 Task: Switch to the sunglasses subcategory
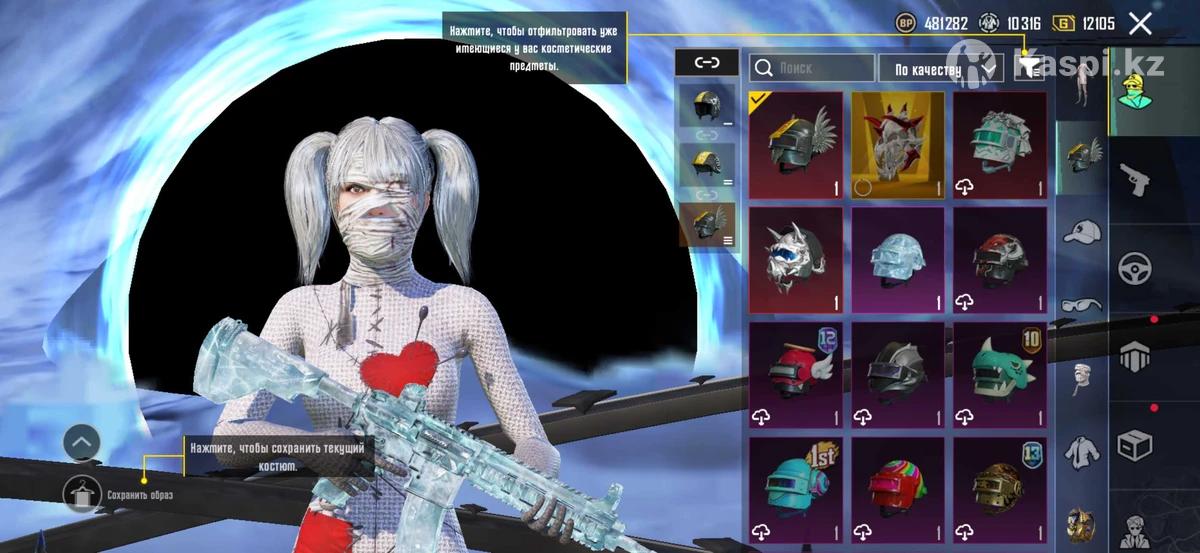[x=1080, y=304]
